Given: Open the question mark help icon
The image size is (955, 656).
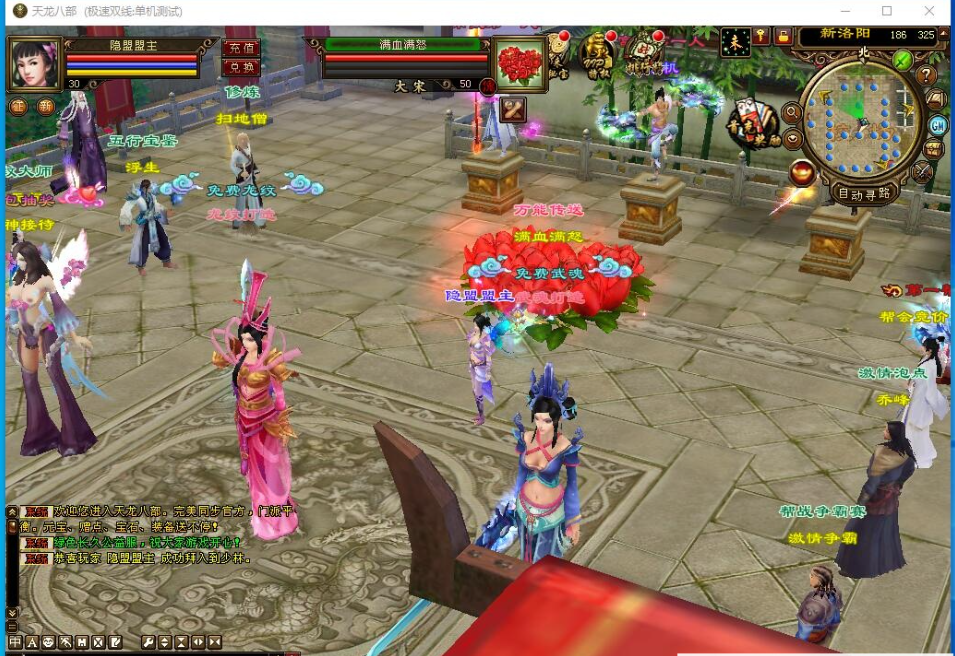Looking at the screenshot, I should [x=927, y=76].
